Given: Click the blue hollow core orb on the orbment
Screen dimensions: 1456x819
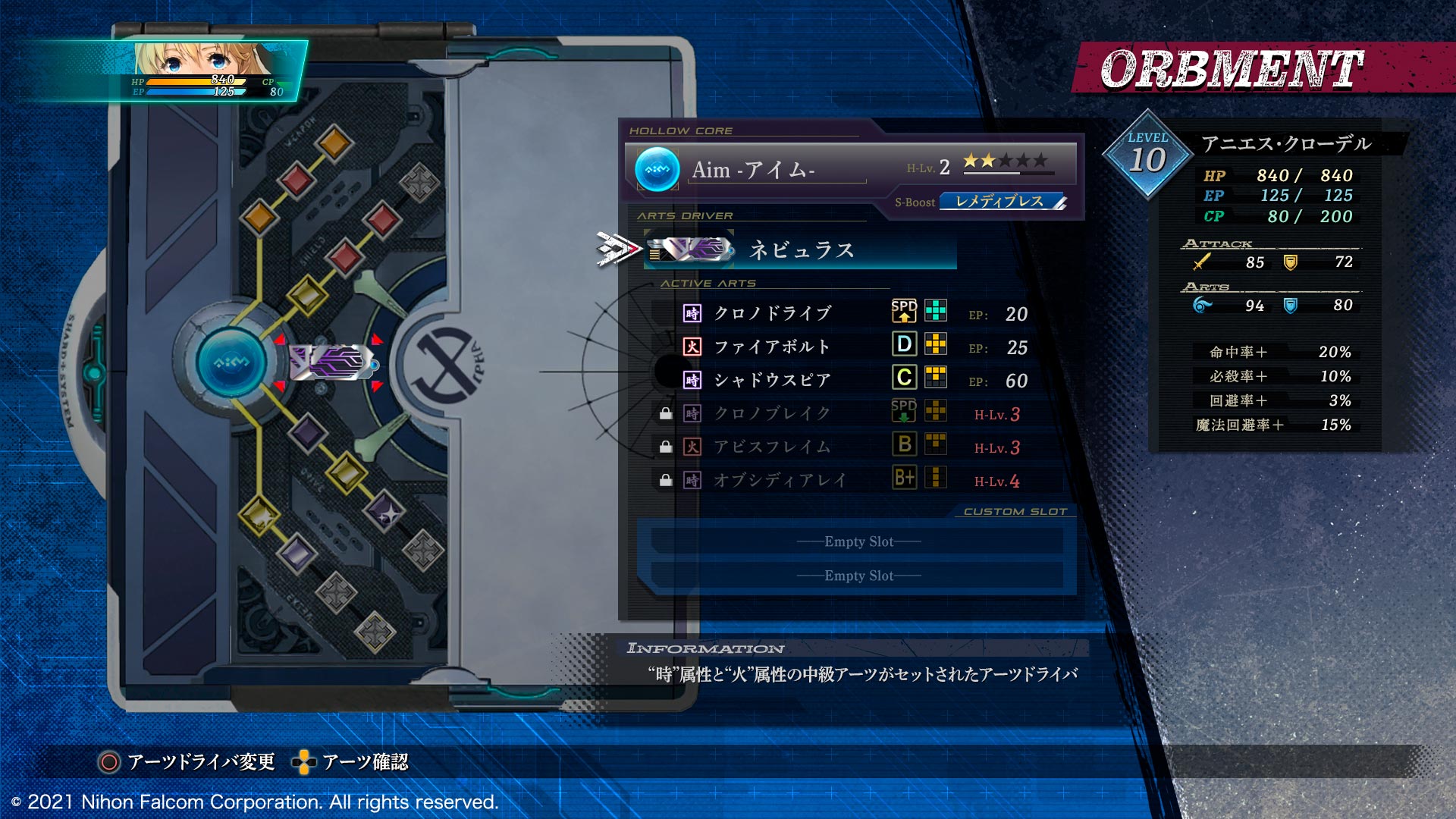Looking at the screenshot, I should point(231,362).
